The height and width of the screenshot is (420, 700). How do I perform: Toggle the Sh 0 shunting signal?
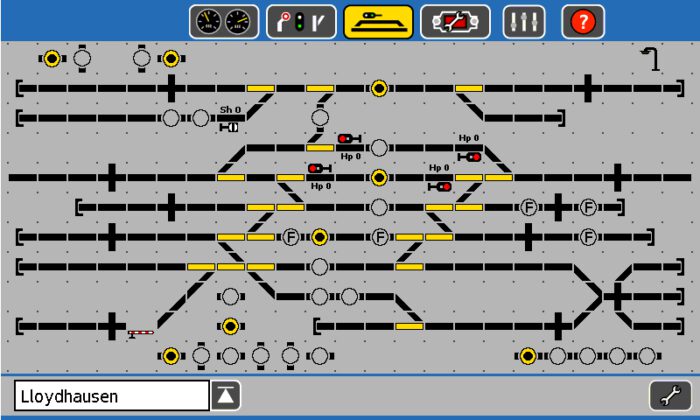point(230,127)
